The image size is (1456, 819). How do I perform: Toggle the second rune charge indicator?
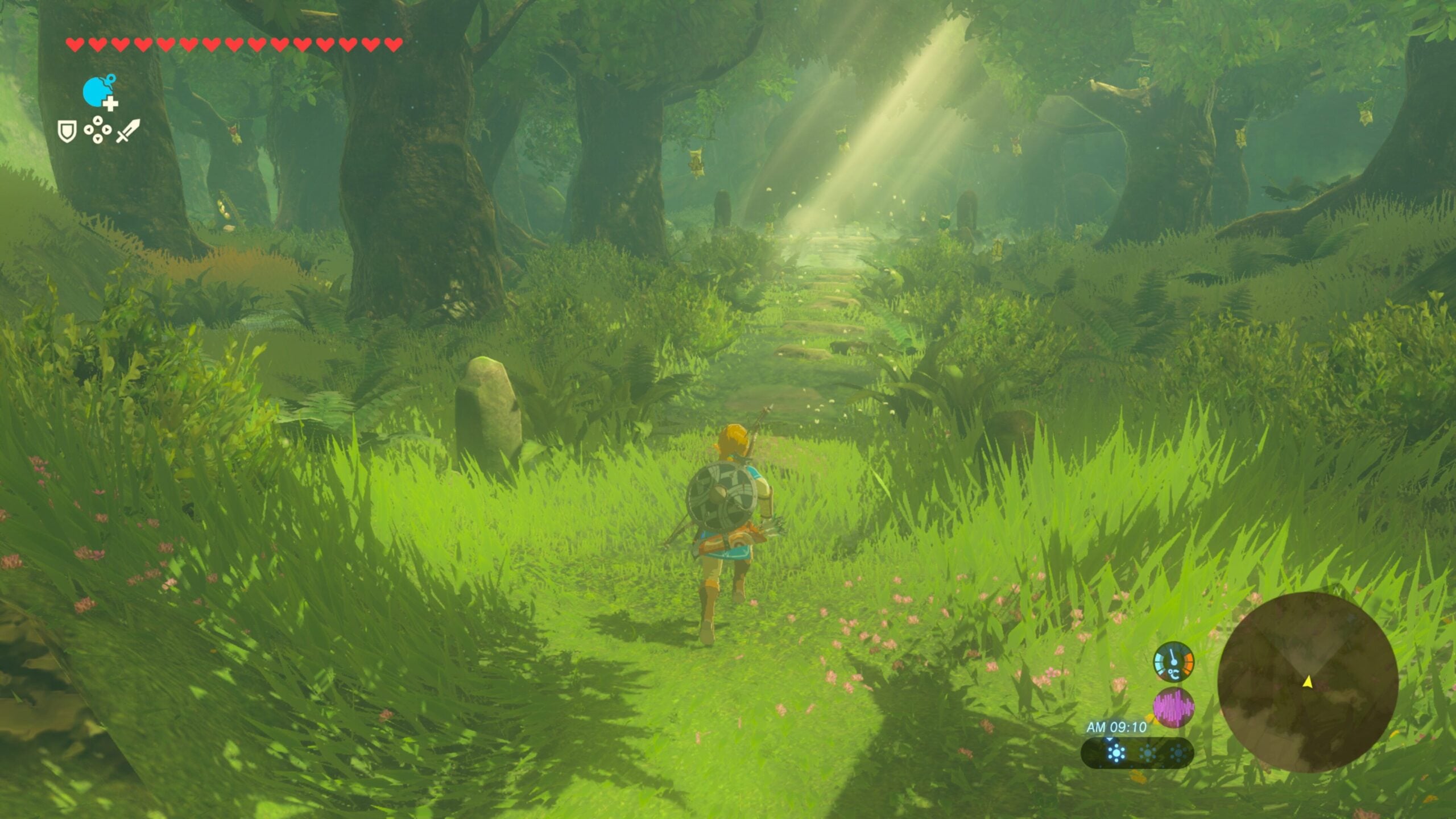tap(1147, 752)
